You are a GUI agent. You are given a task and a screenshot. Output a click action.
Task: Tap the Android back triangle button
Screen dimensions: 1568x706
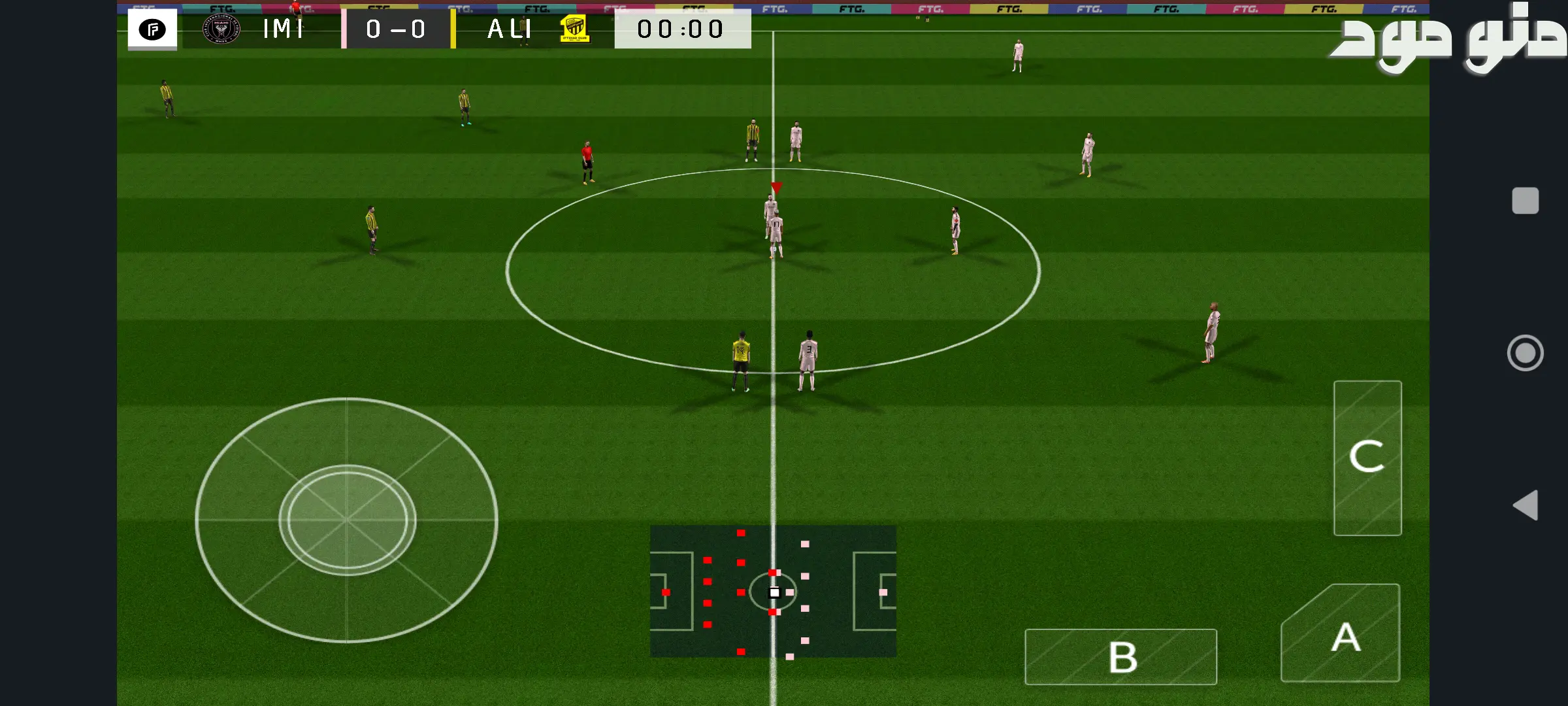(x=1526, y=505)
